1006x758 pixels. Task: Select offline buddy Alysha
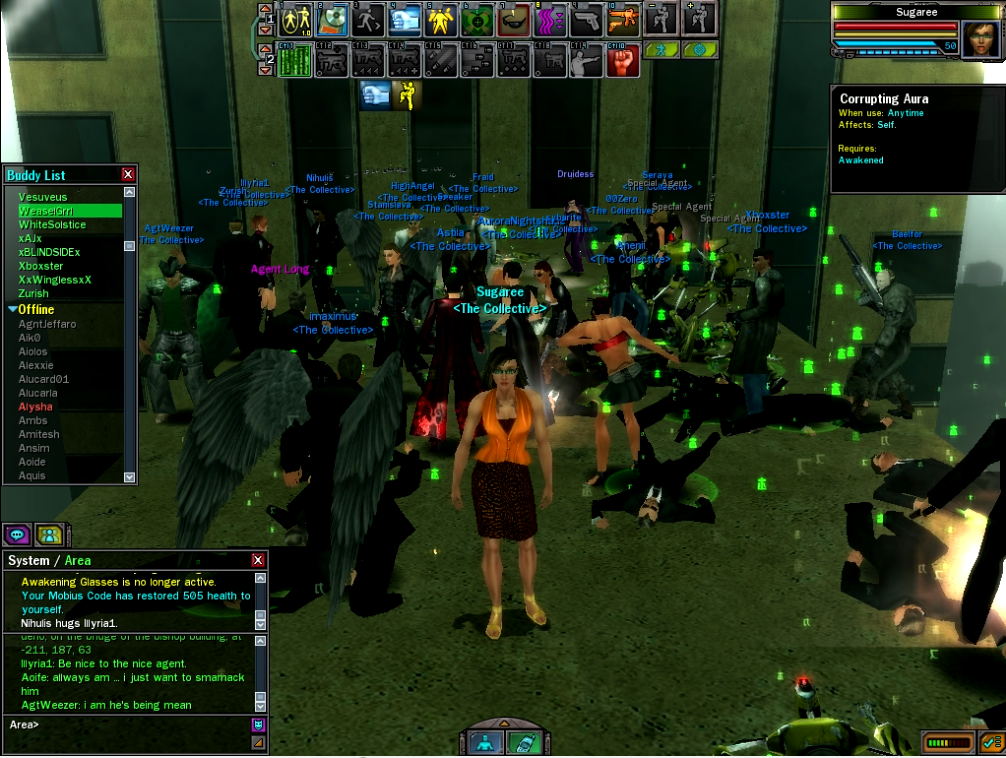click(36, 407)
